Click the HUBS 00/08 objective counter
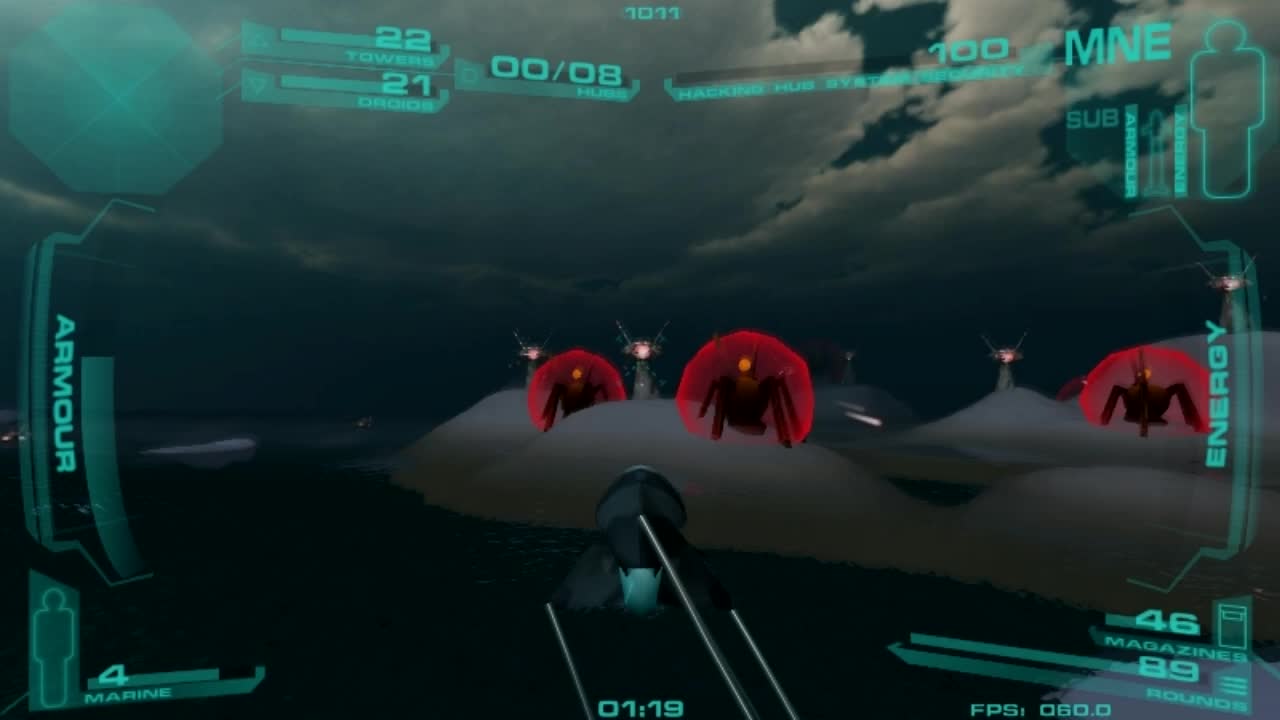Screen dimensions: 1280x720 [555, 72]
